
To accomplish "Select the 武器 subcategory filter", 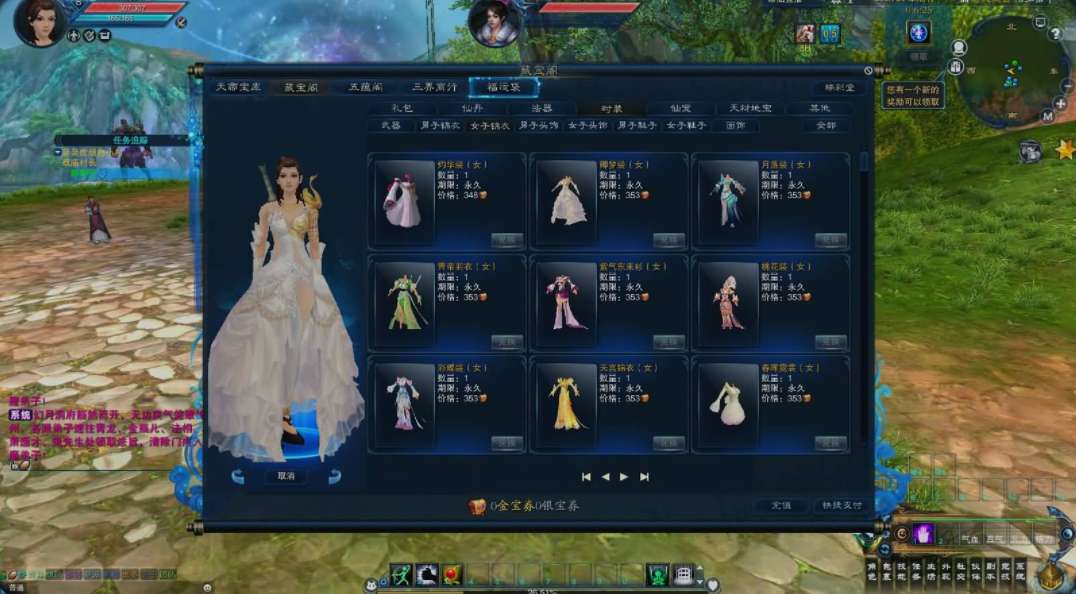I will point(390,126).
